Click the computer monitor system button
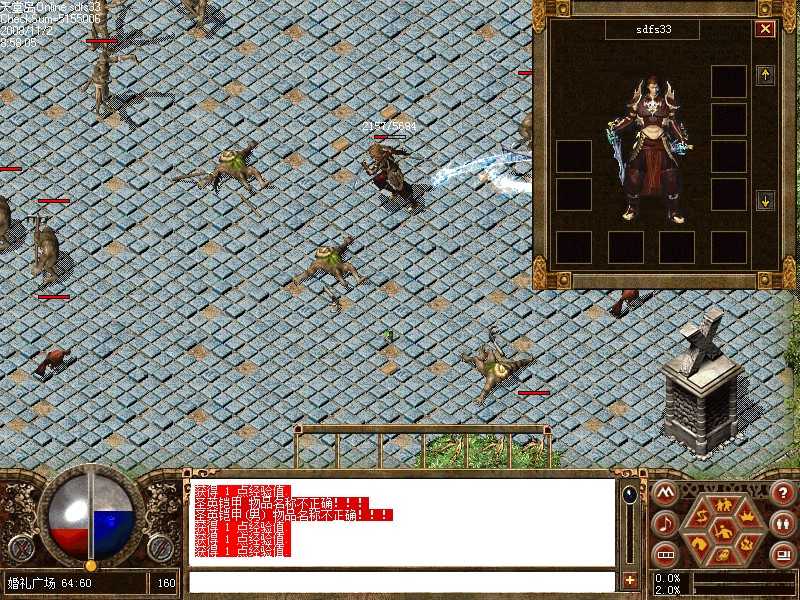800x600 pixels. click(782, 554)
